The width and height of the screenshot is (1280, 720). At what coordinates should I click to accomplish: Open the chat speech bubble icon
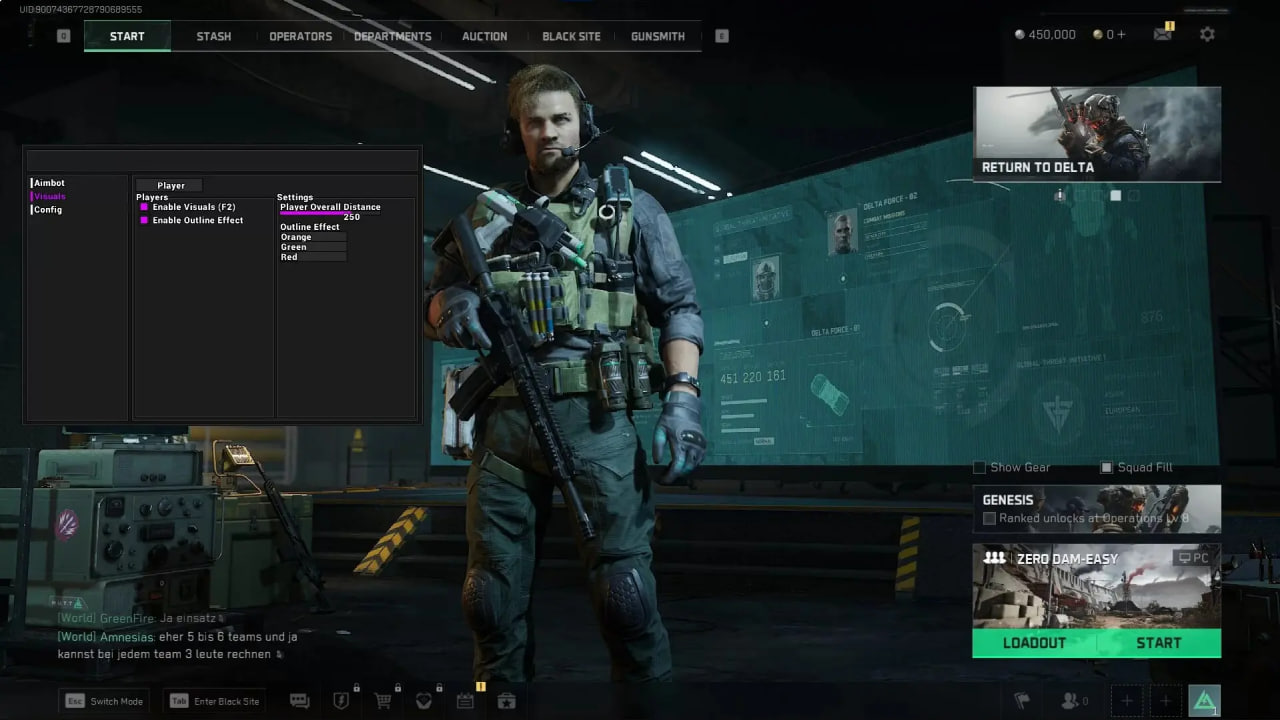(299, 701)
